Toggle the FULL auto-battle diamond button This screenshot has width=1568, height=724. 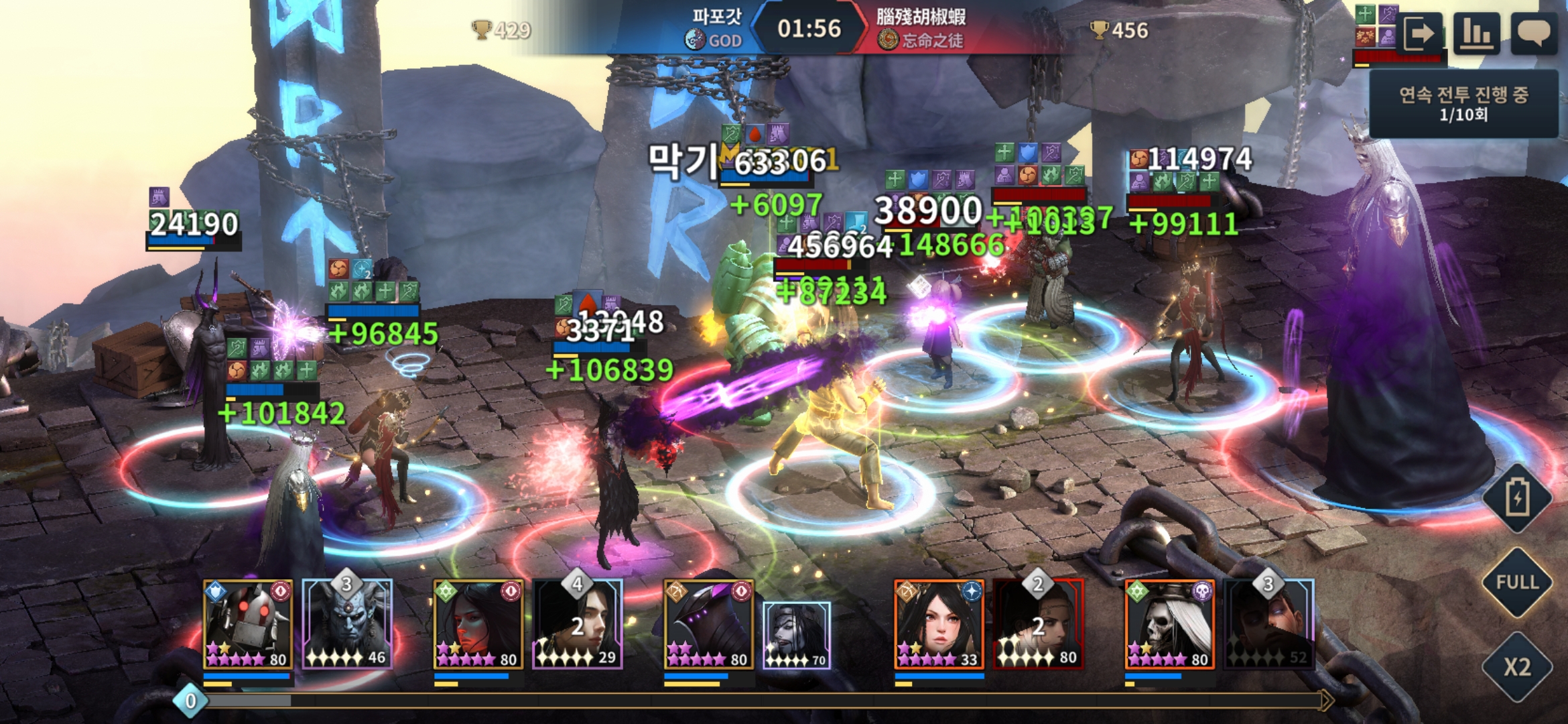point(1517,582)
